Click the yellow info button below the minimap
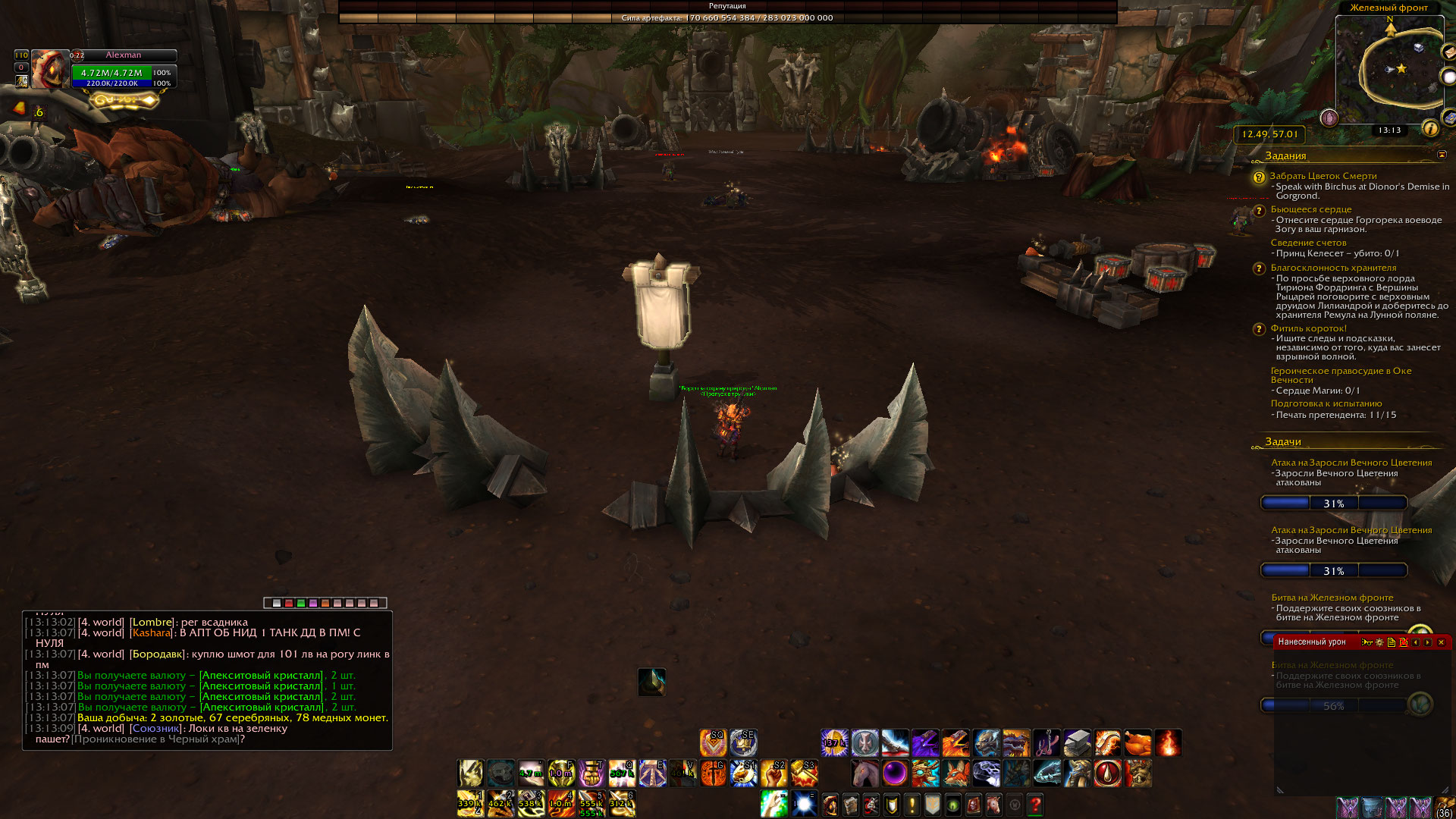Screen dimensions: 1456x819 point(1431,129)
